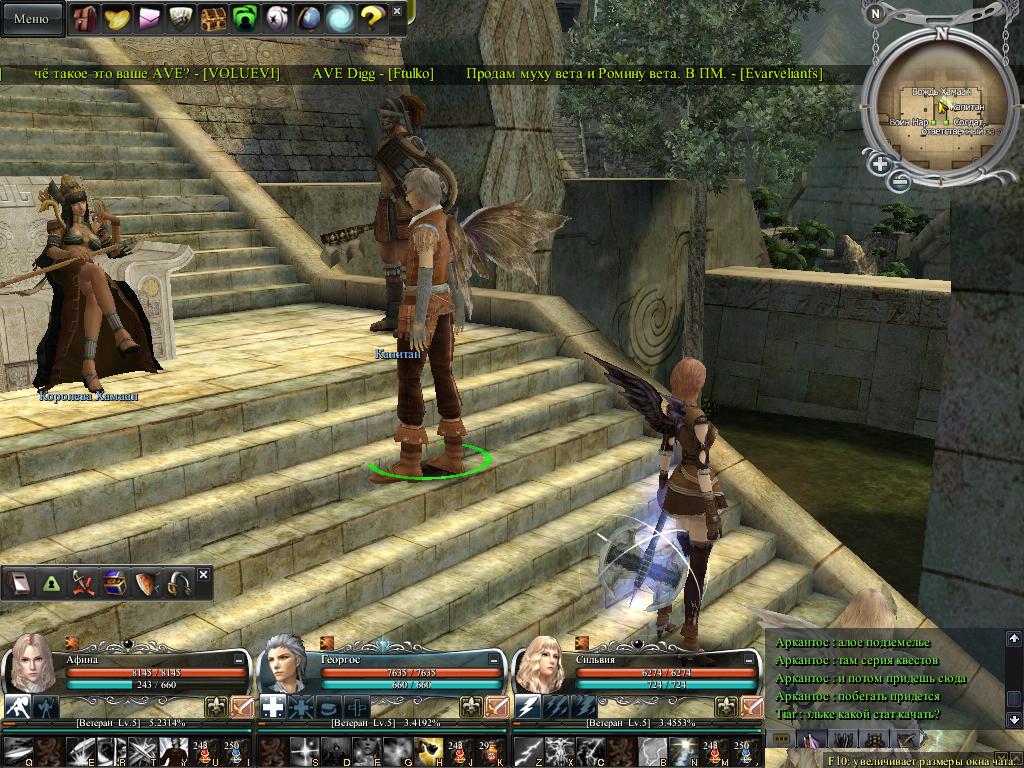
Task: Open the Меню button
Action: point(32,17)
